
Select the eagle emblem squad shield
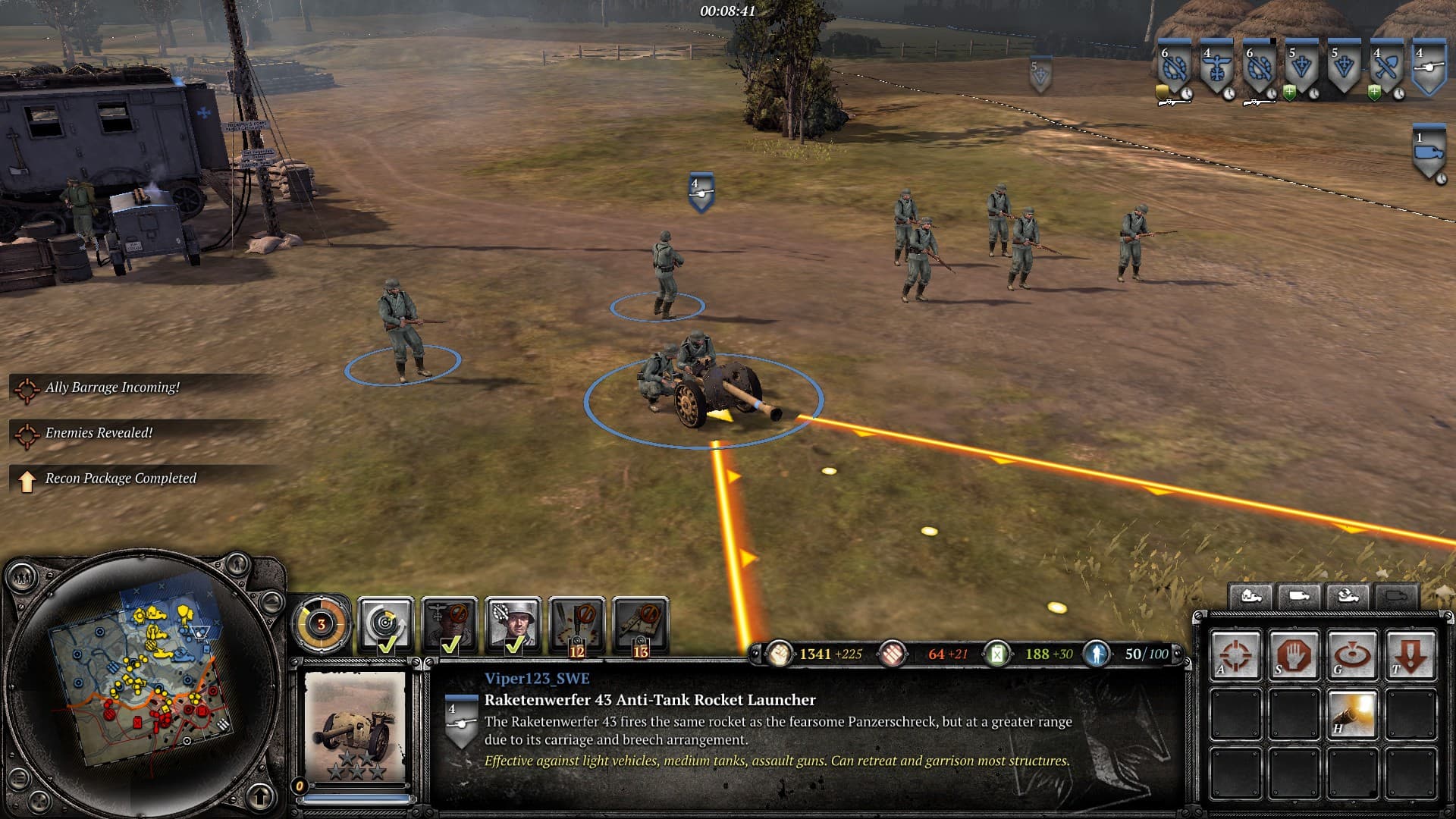tap(1216, 68)
